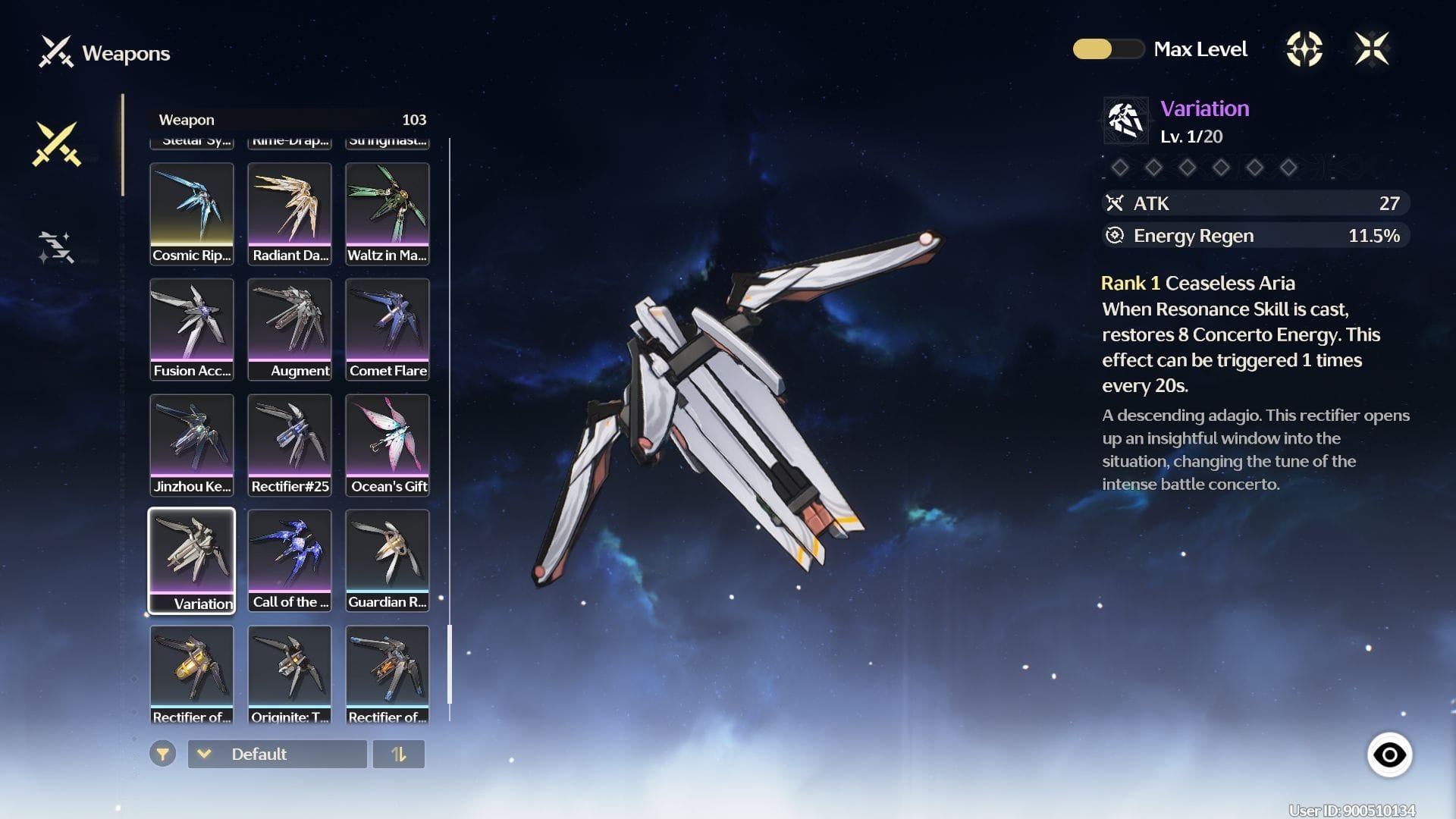
Task: Choose the Call of the Abyss tile
Action: [290, 560]
